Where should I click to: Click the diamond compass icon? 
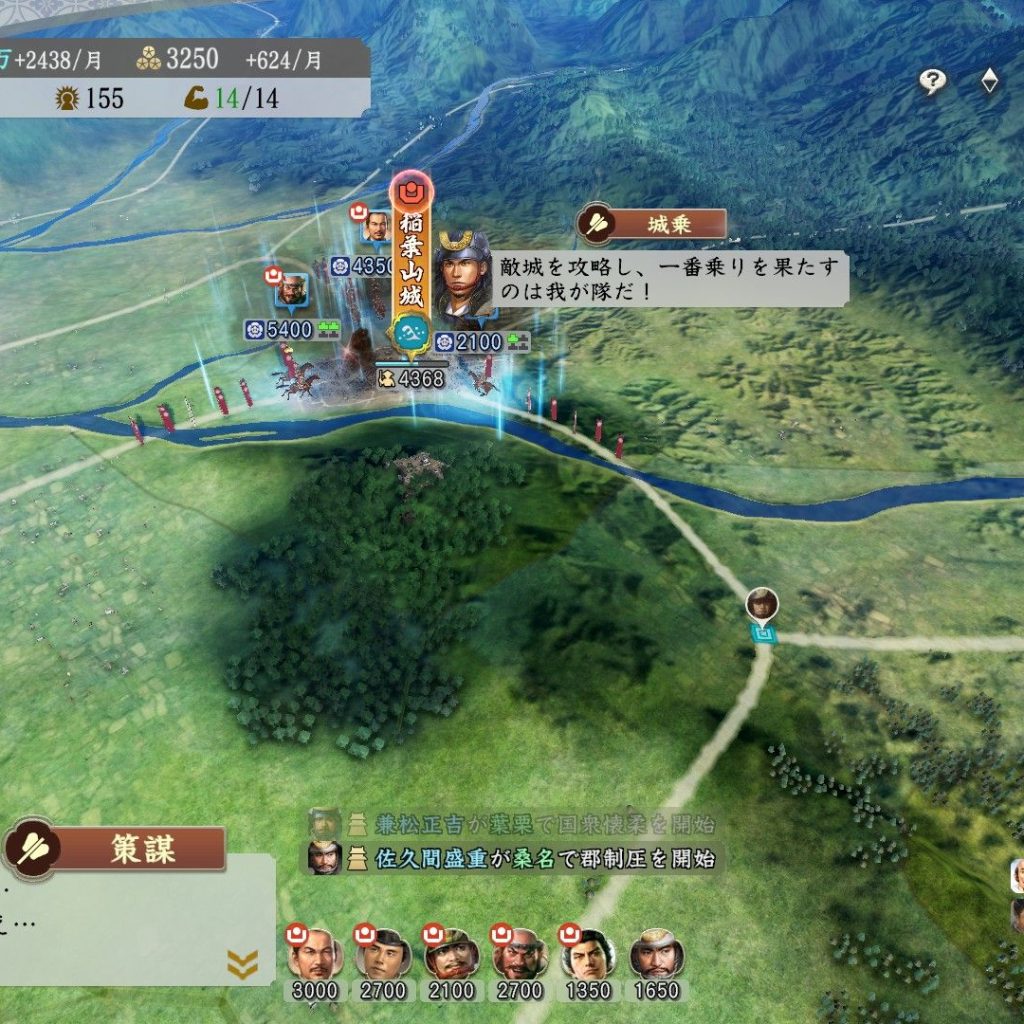[x=989, y=81]
